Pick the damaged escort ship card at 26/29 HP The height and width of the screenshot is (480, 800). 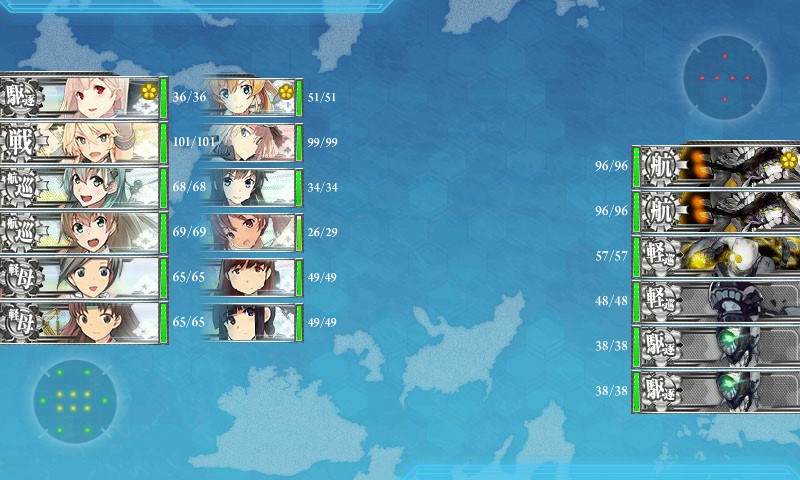tap(250, 232)
